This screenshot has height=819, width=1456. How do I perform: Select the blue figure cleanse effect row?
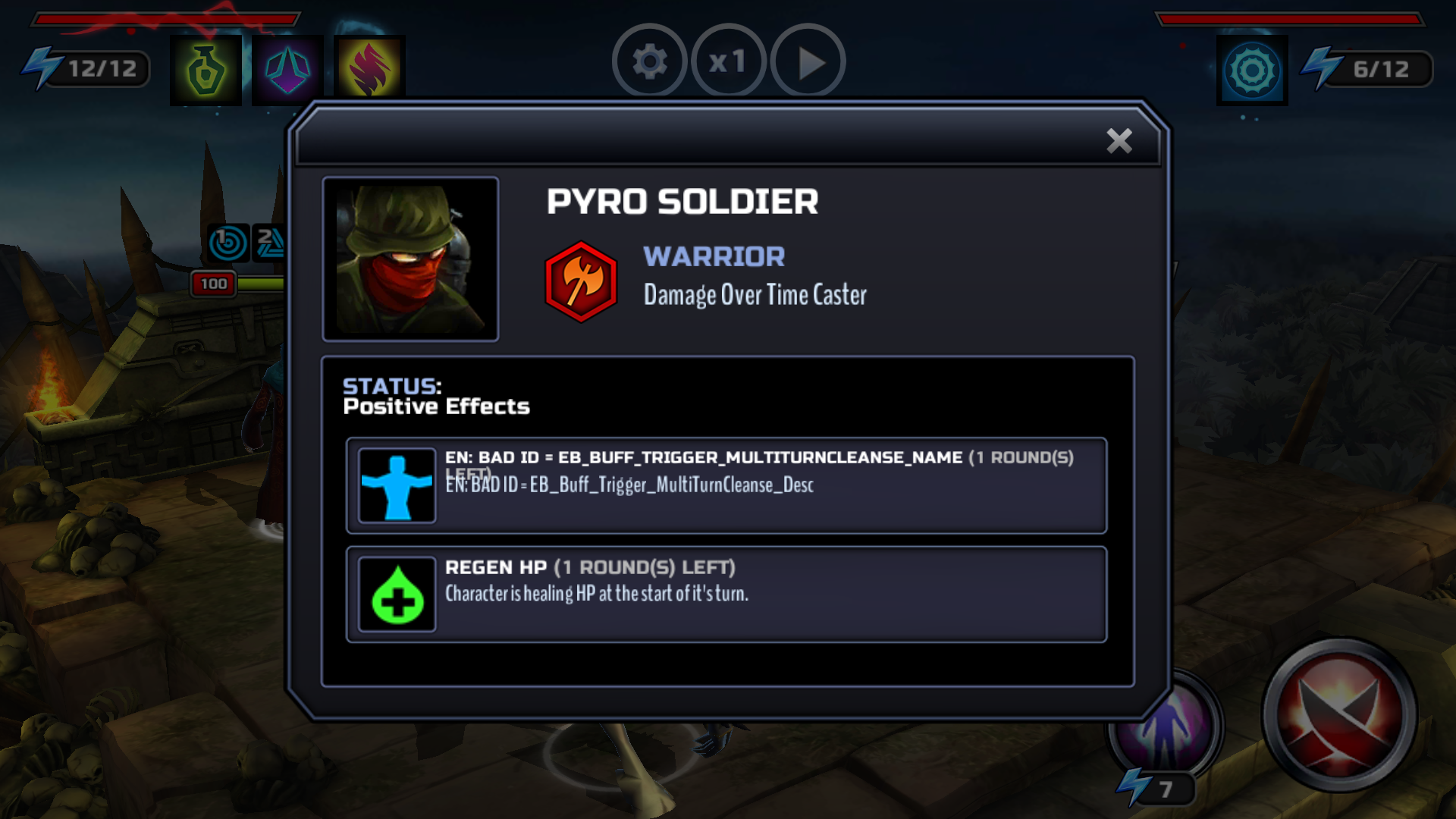[x=726, y=485]
